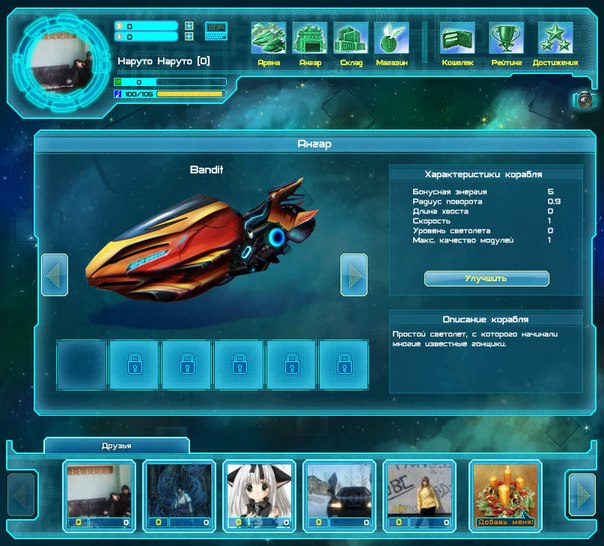
Task: Select the empty unlocked module slot
Action: coord(81,364)
